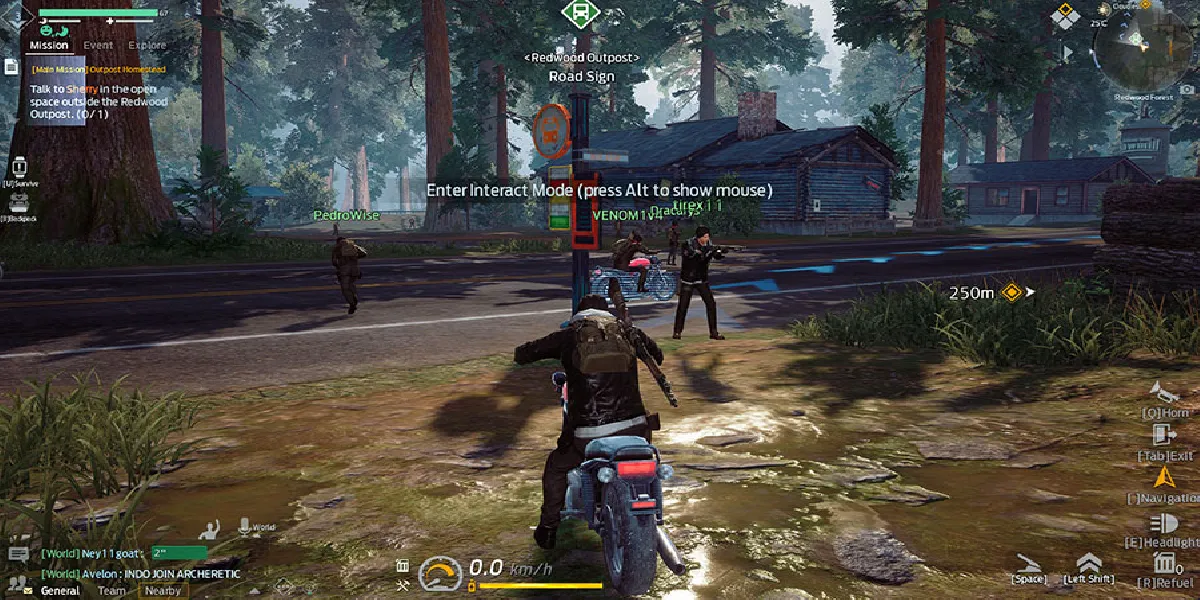The image size is (1200, 600).
Task: Open the emote gesture icon above chat
Action: click(210, 527)
